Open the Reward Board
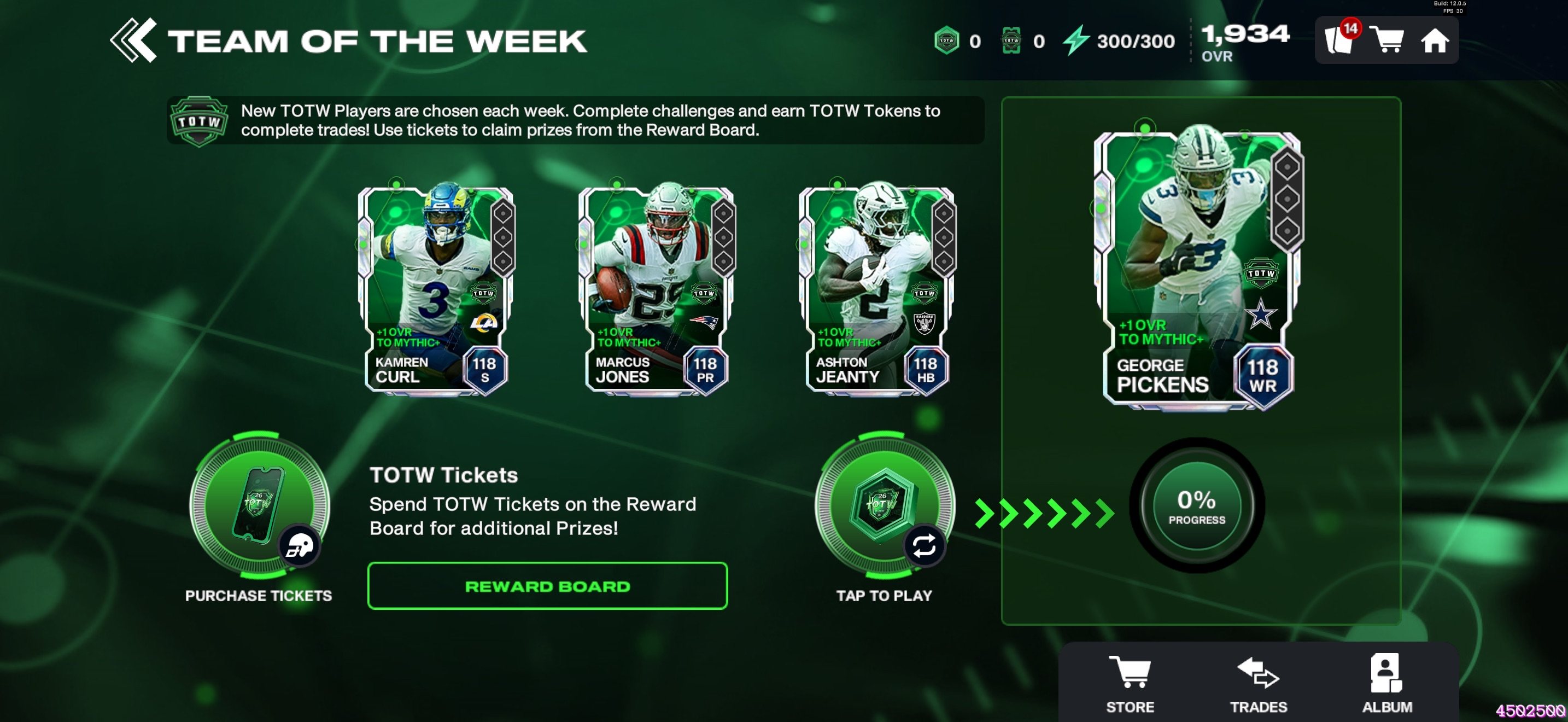Viewport: 1568px width, 722px height. [547, 586]
